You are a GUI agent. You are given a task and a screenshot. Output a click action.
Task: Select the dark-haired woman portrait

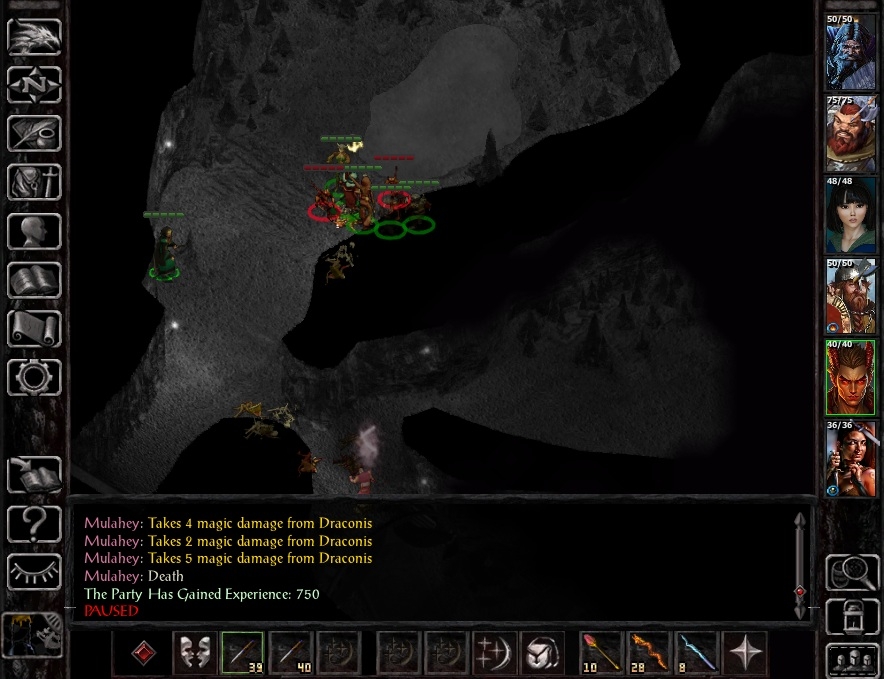[x=850, y=216]
